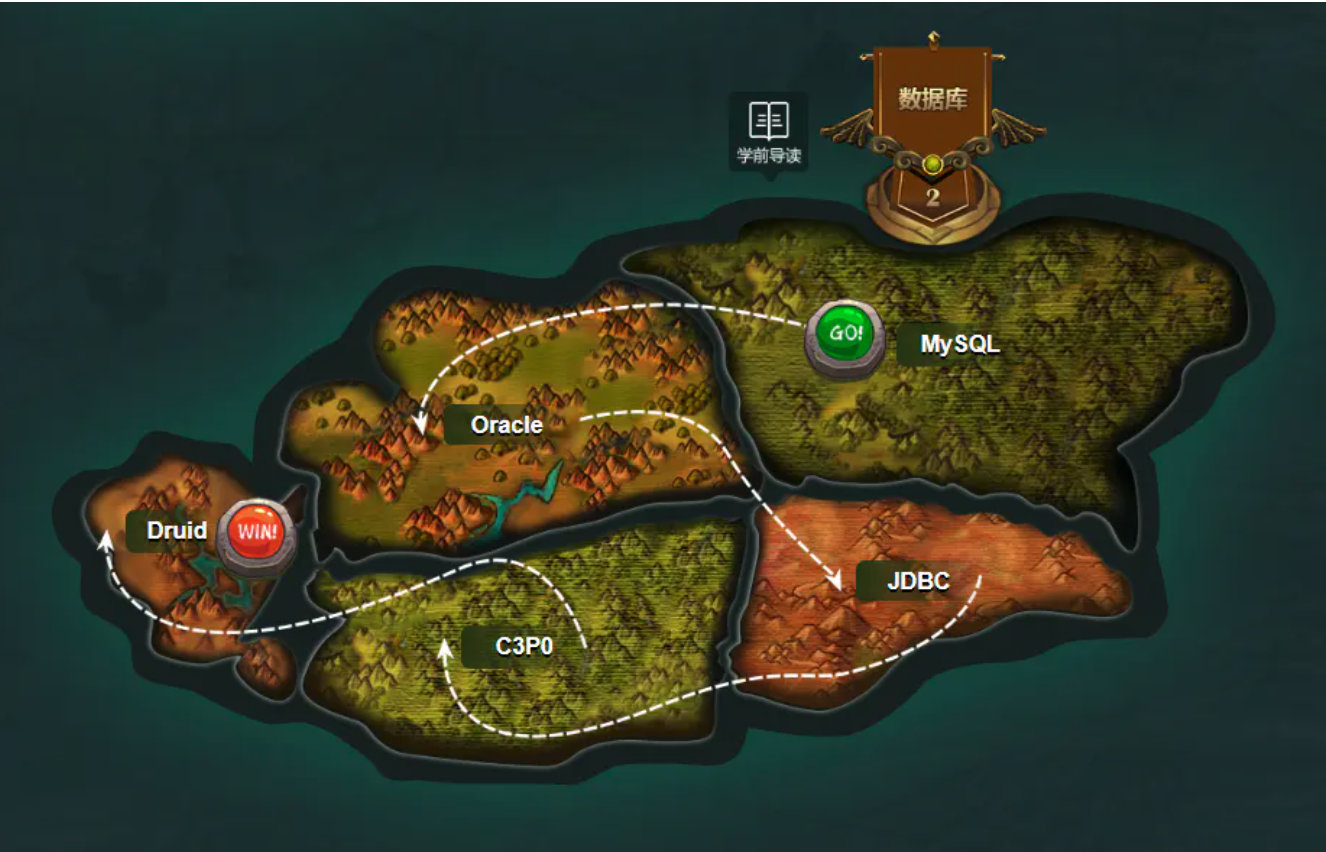Select the MySQL level label

click(958, 345)
